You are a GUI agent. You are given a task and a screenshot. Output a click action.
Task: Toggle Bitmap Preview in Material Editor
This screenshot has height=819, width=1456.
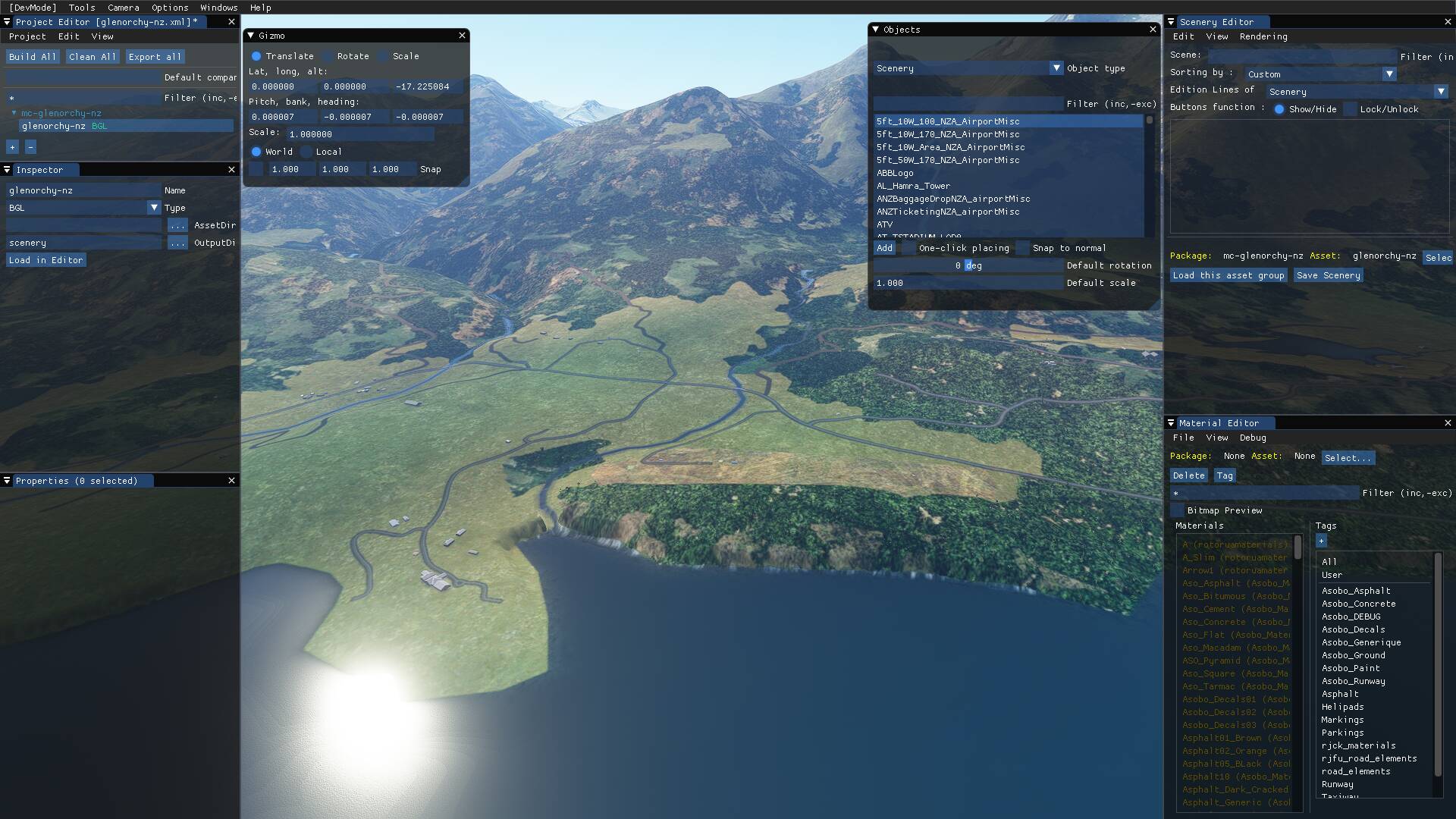pos(1177,510)
